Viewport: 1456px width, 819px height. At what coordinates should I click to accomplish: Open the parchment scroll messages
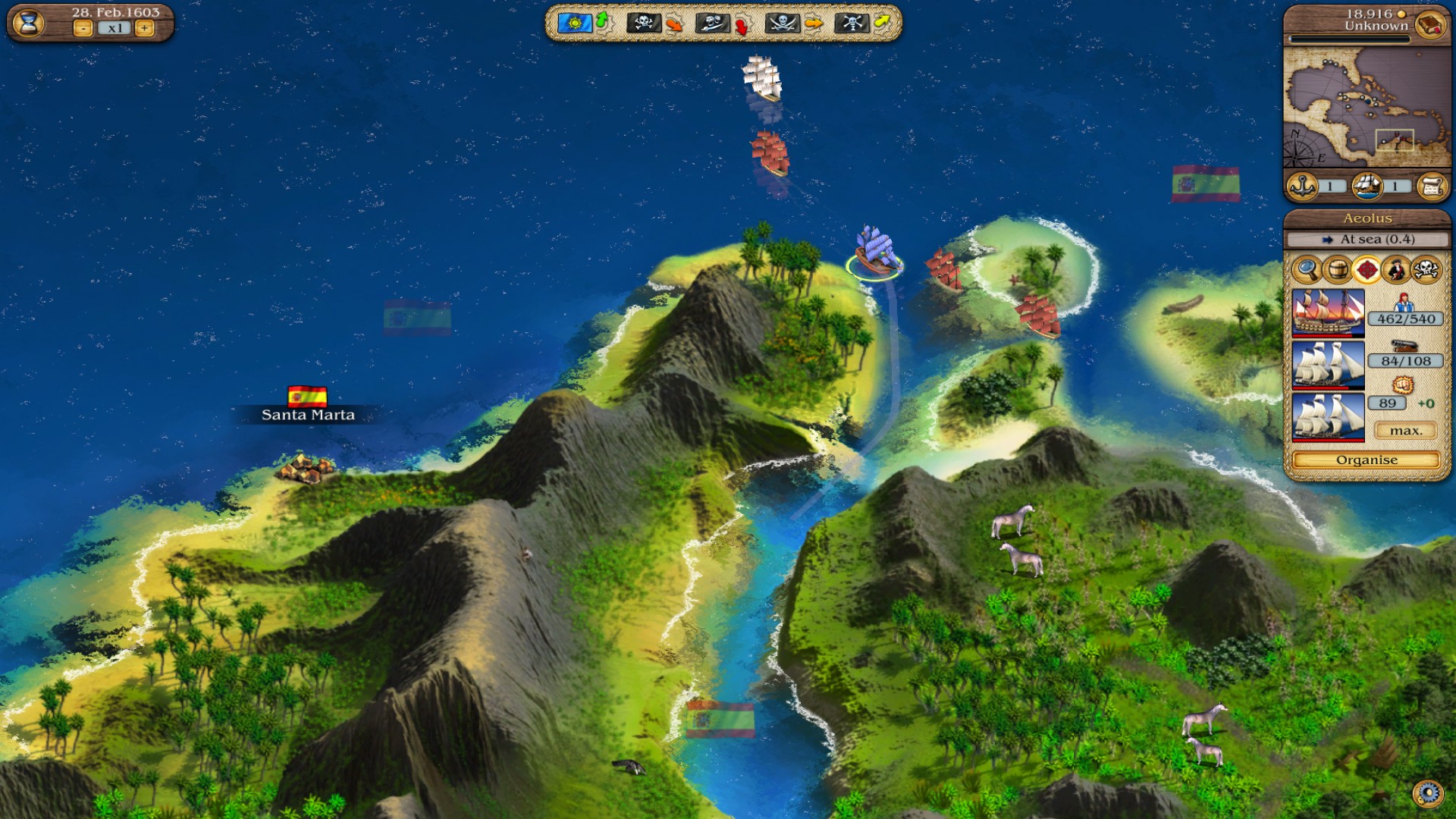click(1431, 186)
